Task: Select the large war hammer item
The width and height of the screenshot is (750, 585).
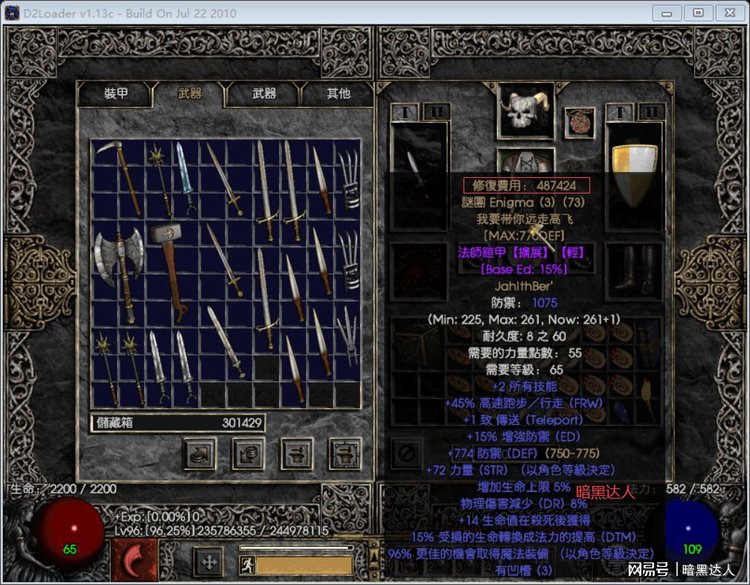Action: point(169,262)
